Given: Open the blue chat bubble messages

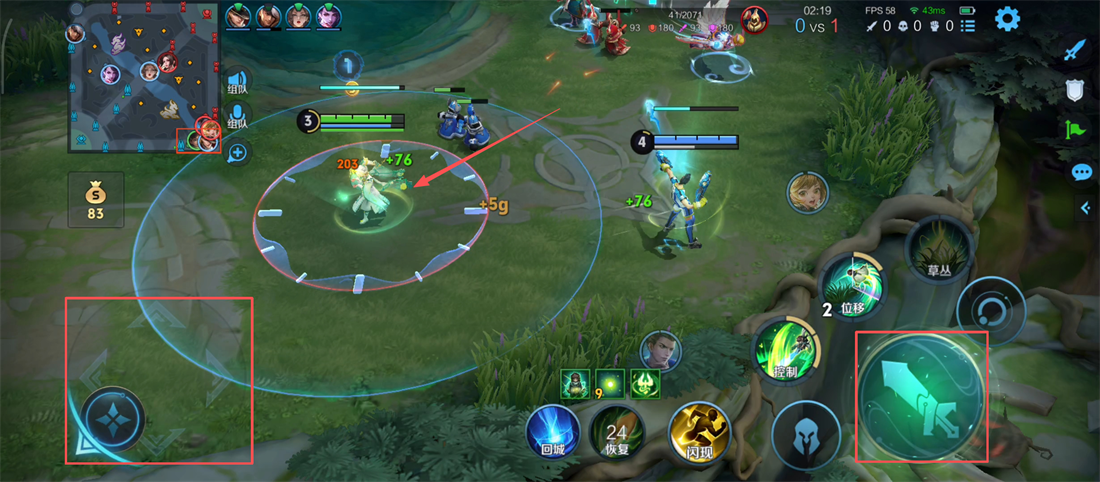Looking at the screenshot, I should click(1081, 172).
